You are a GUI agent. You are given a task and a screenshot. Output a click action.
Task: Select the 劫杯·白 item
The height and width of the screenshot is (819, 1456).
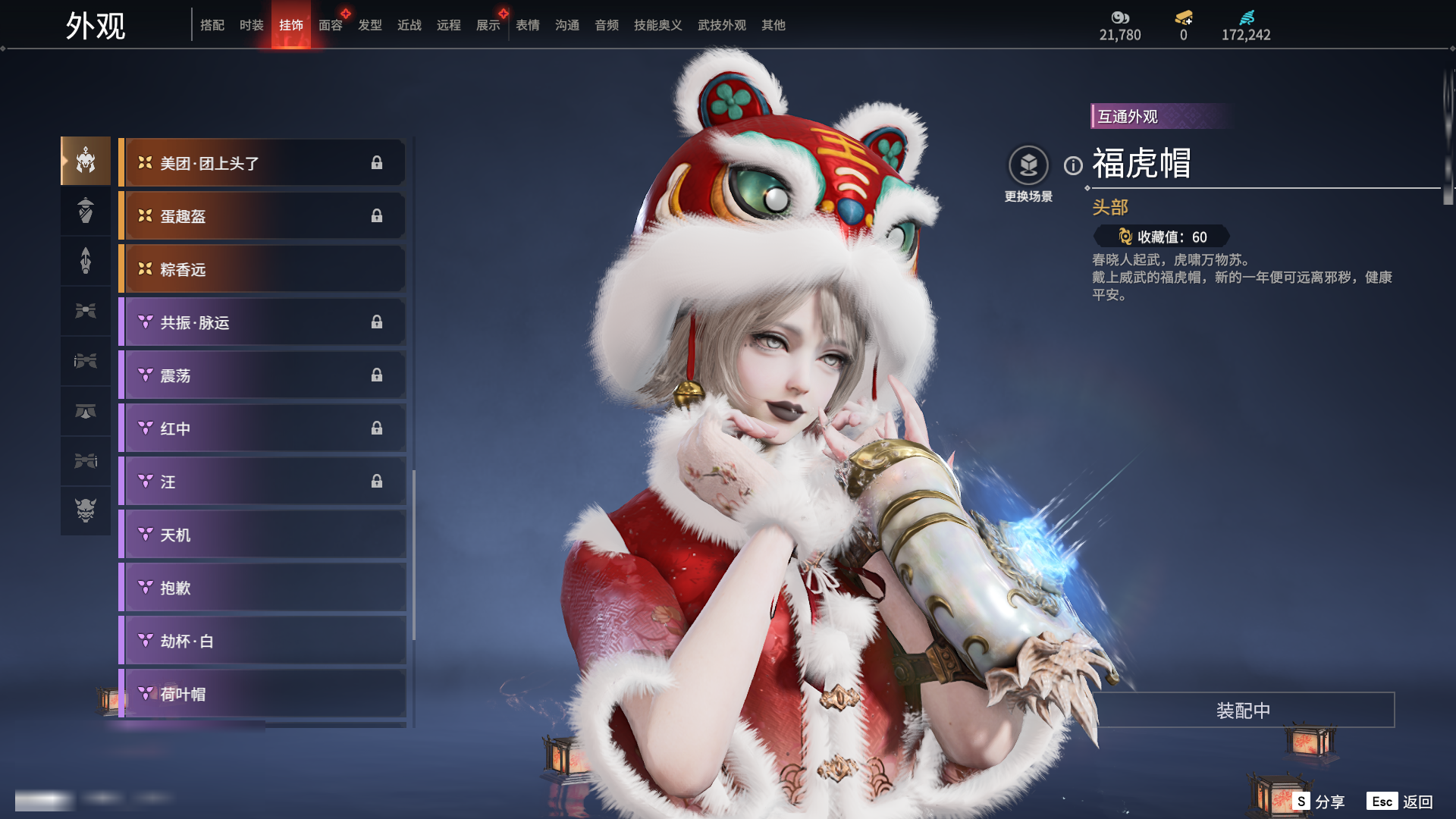pos(263,641)
